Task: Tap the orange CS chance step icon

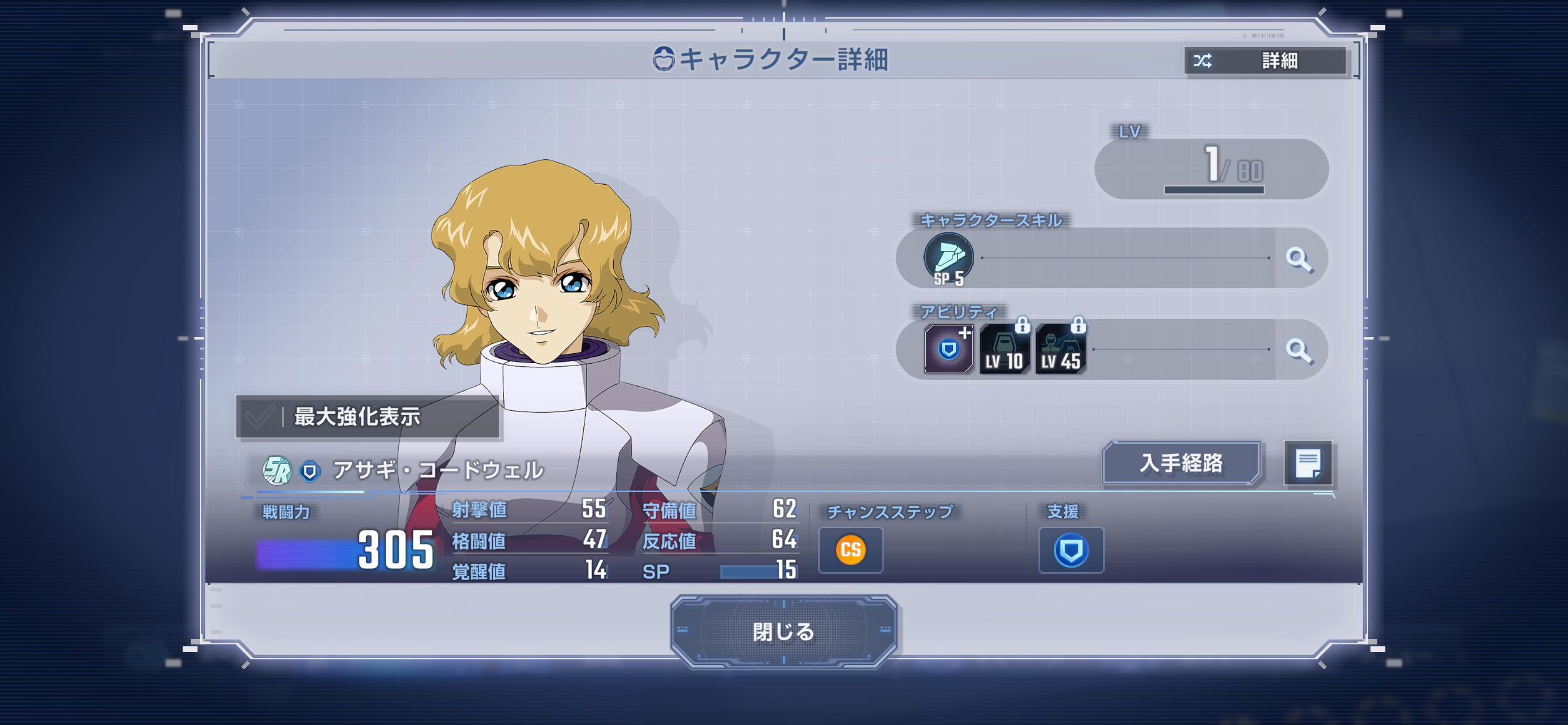Action: click(850, 550)
